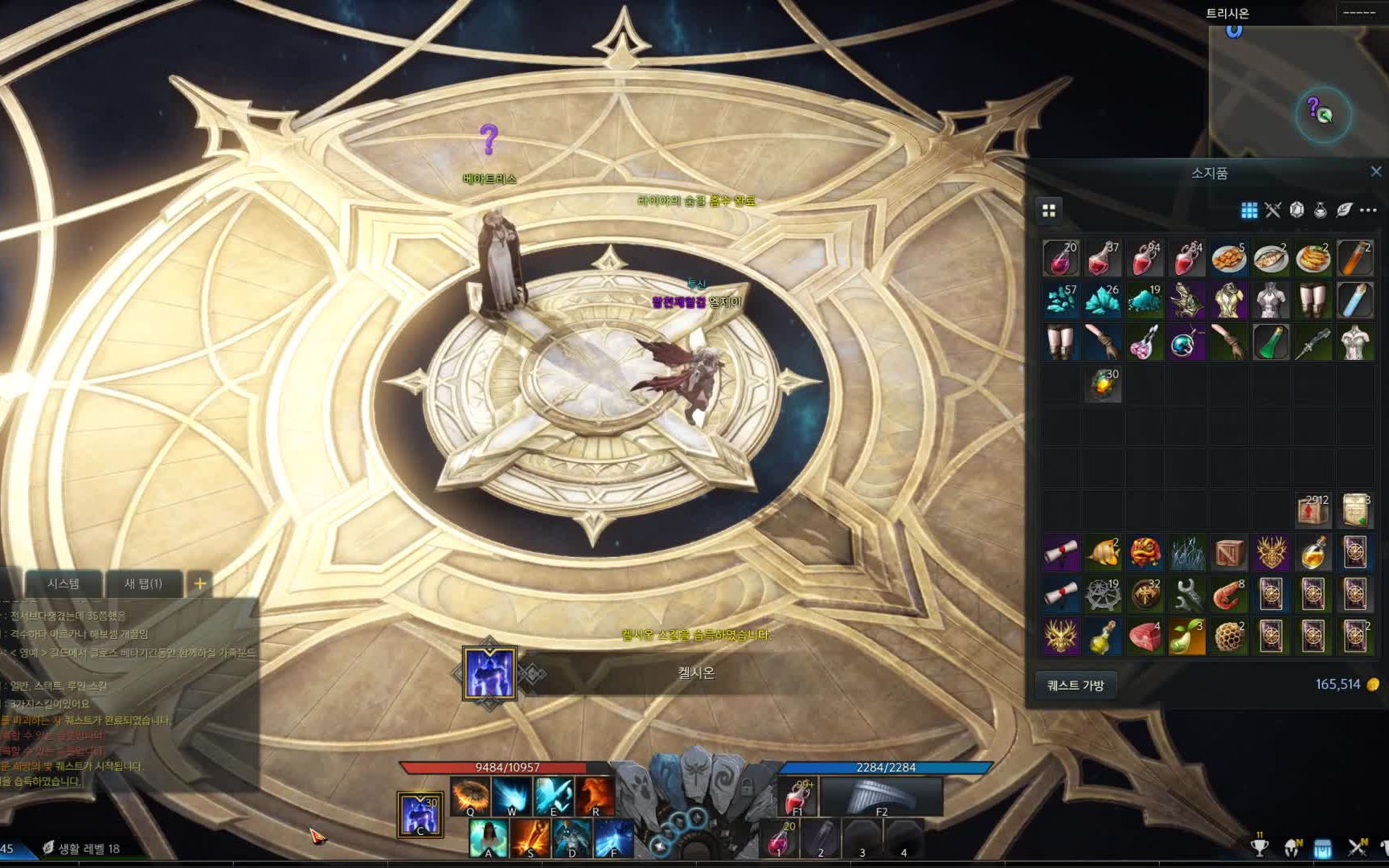The image size is (1389, 868).
Task: Click the inventory sort grid button
Action: pos(1049,210)
